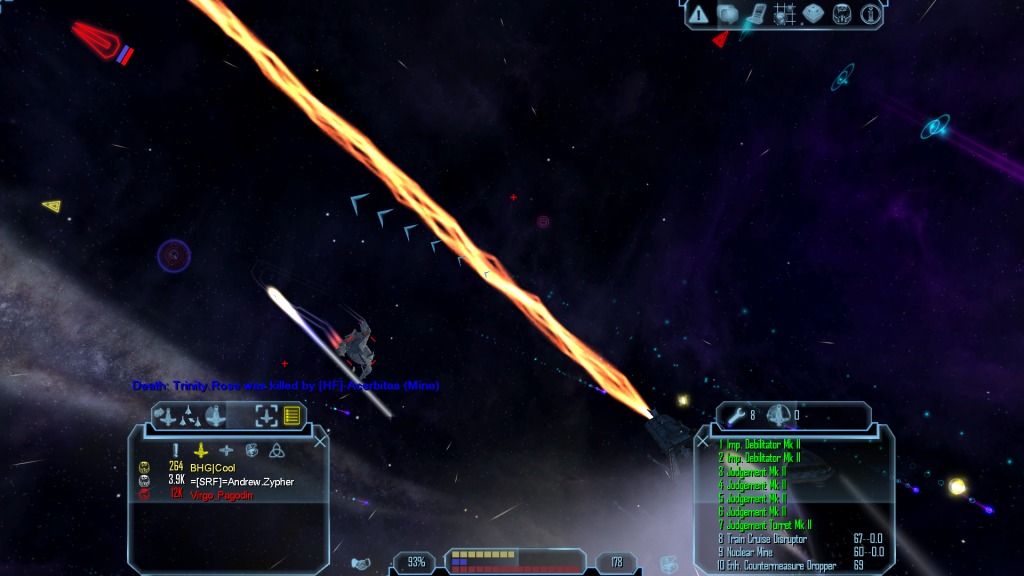Activate the free flight crosshair maneuver button
1024x576 pixels.
266,415
